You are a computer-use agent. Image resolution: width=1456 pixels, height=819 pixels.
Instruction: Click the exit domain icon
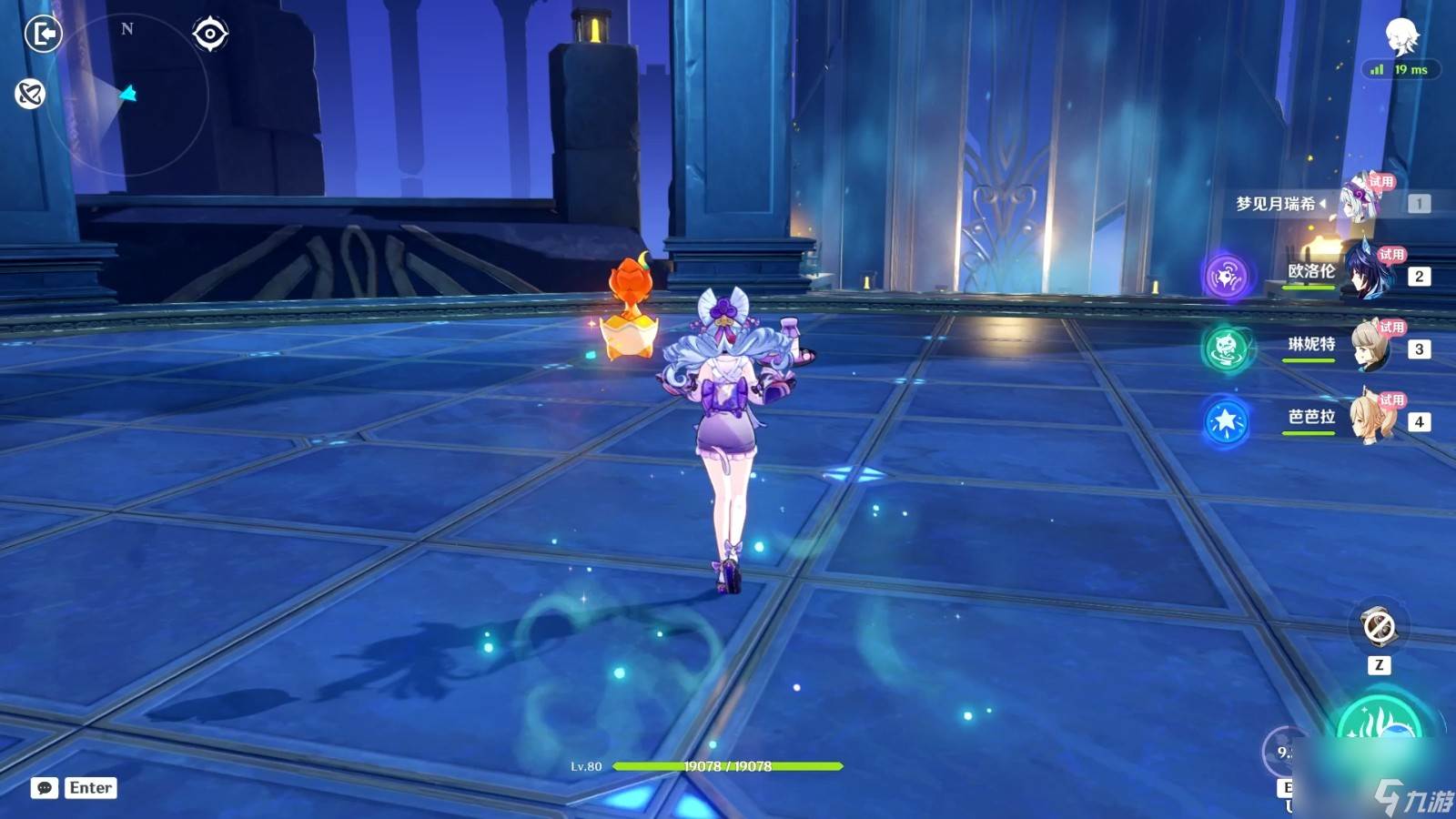point(42,35)
